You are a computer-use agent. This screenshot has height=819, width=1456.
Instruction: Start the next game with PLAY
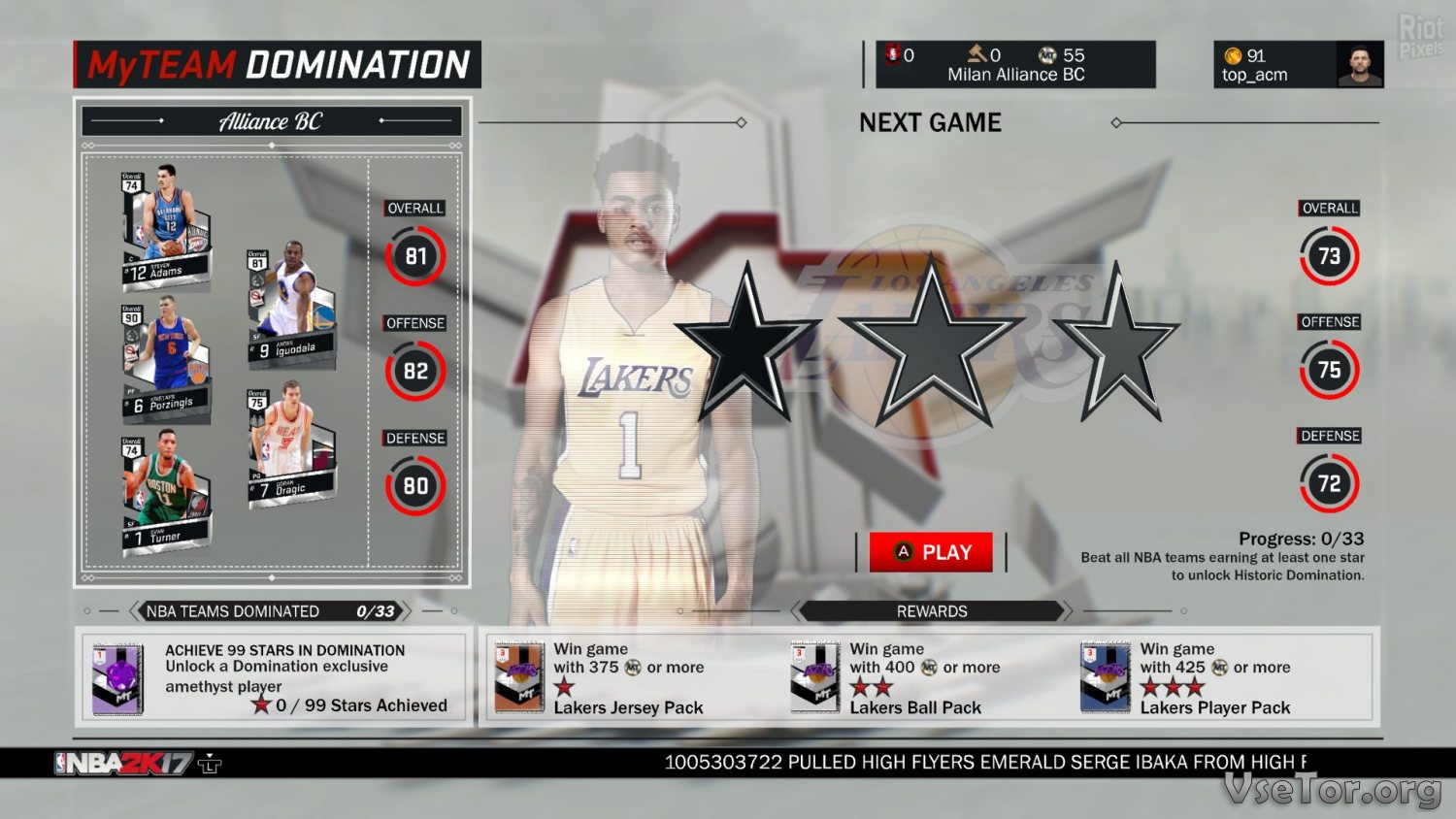point(931,552)
